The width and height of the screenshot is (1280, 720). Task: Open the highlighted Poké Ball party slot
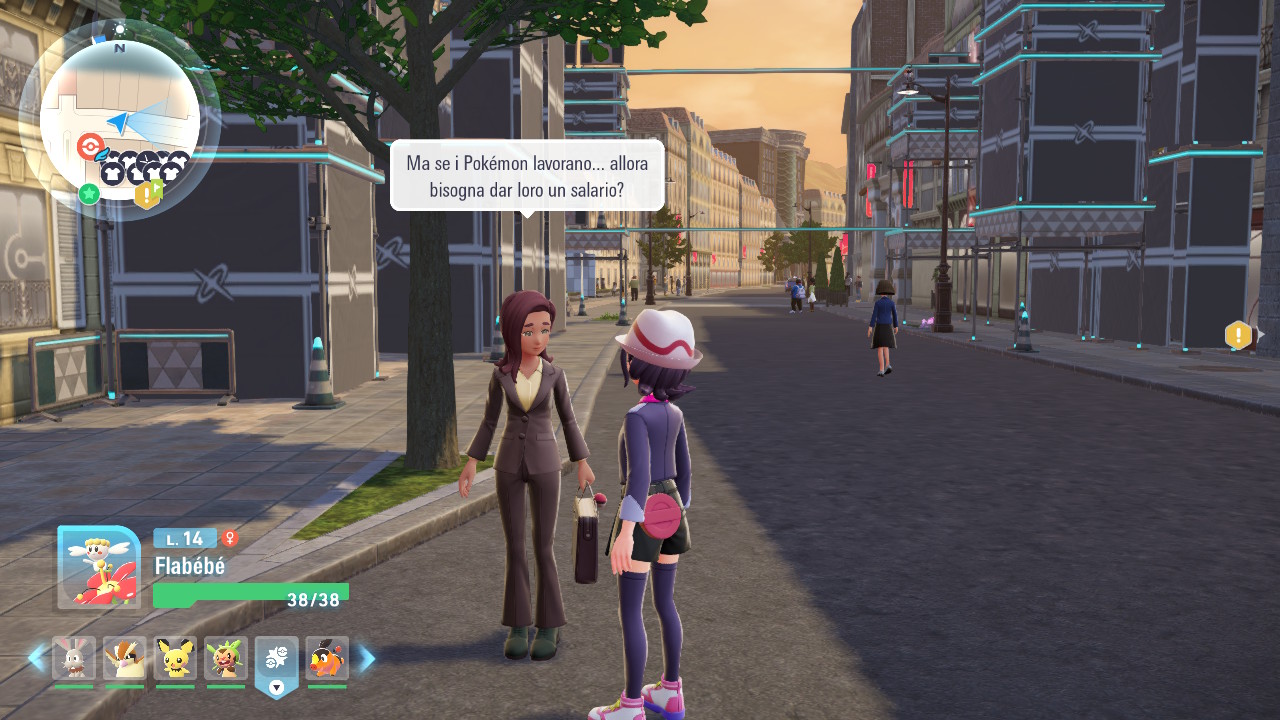[277, 659]
